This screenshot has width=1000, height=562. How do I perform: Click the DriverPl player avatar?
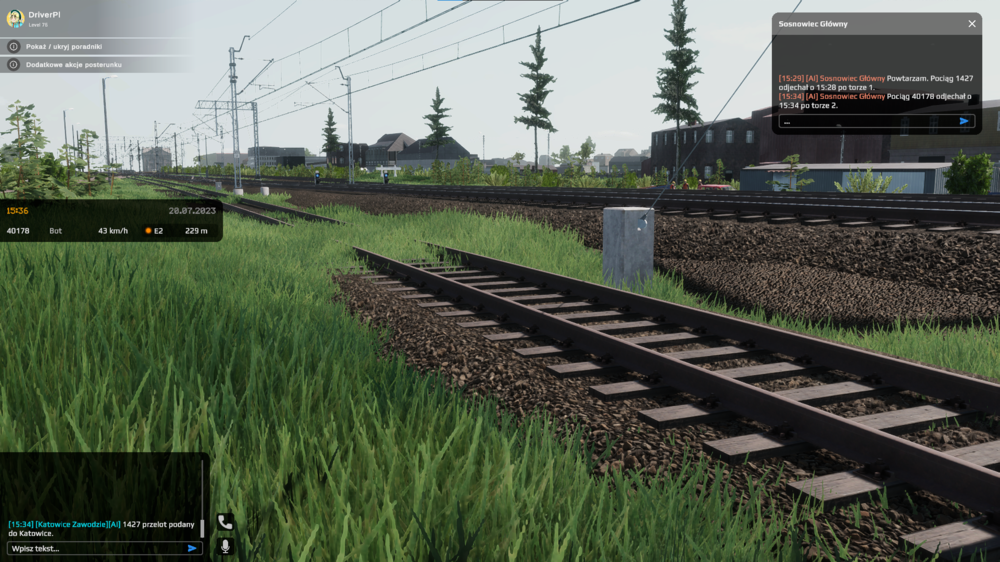[x=15, y=18]
